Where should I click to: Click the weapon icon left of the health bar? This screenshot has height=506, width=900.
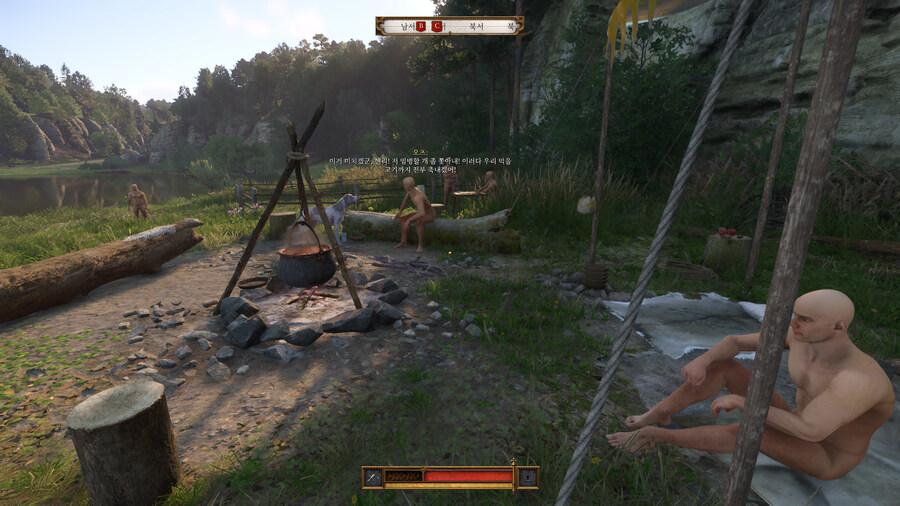coord(373,477)
